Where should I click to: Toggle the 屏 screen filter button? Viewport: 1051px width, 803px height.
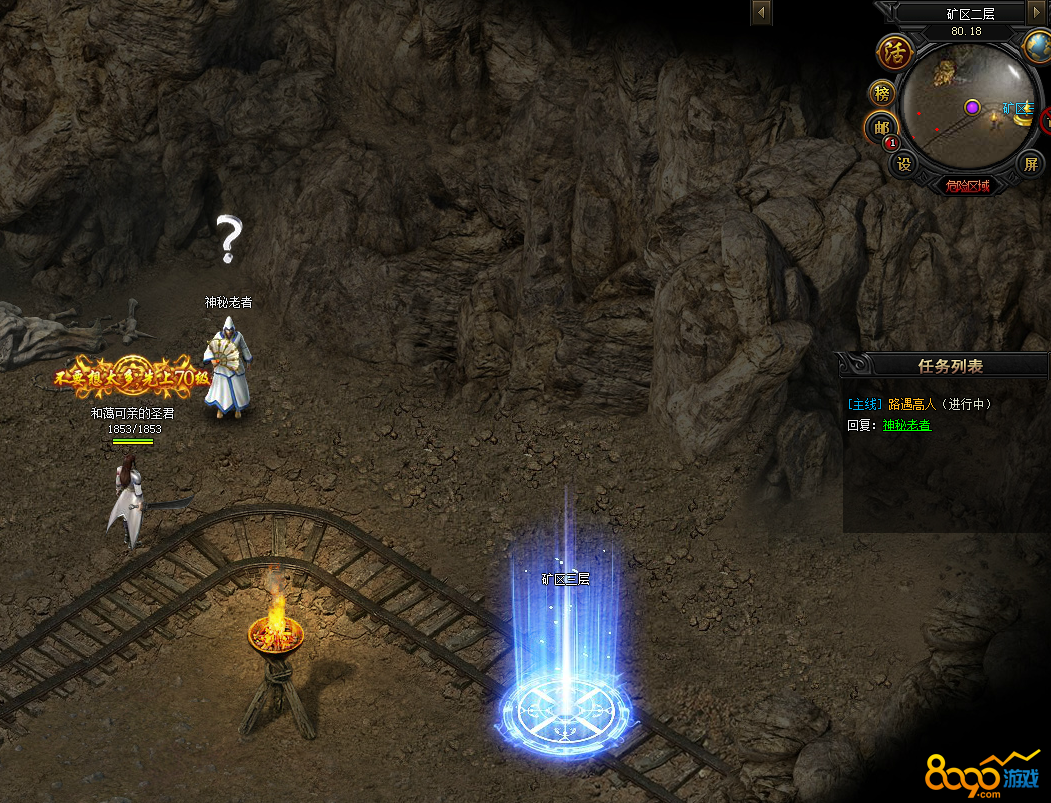click(1030, 164)
